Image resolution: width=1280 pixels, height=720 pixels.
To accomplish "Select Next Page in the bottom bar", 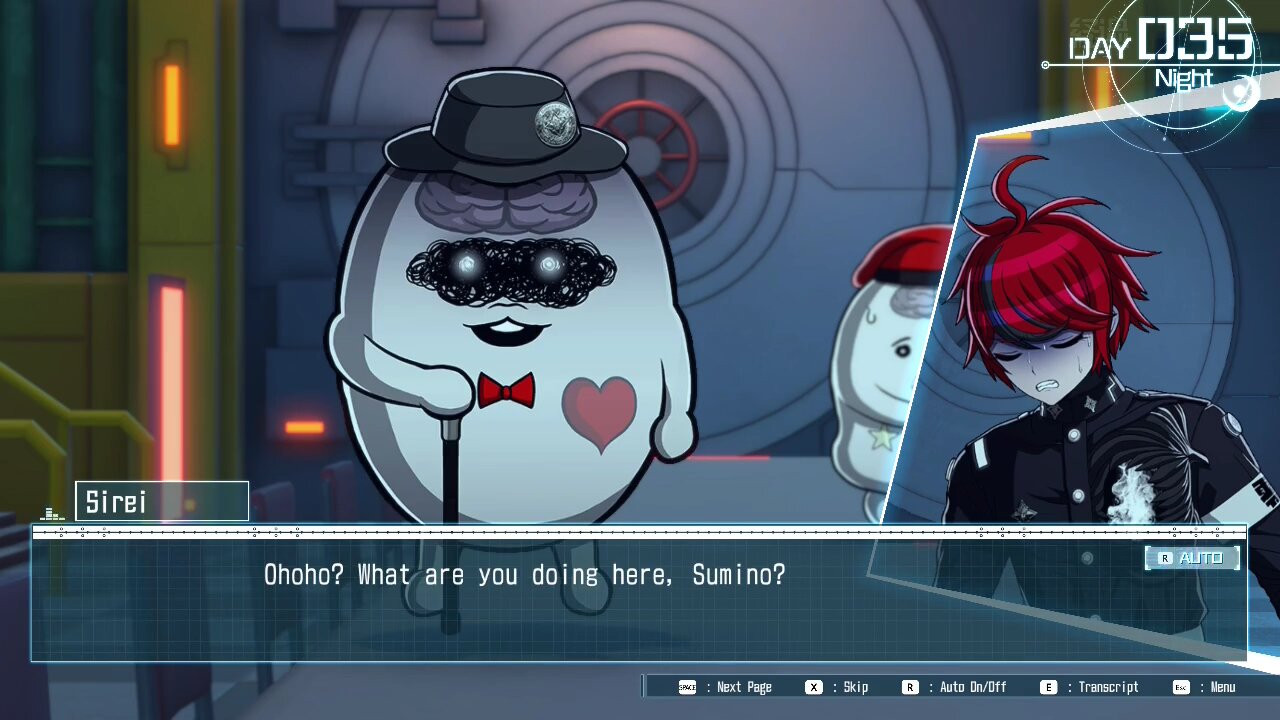I will click(x=726, y=687).
